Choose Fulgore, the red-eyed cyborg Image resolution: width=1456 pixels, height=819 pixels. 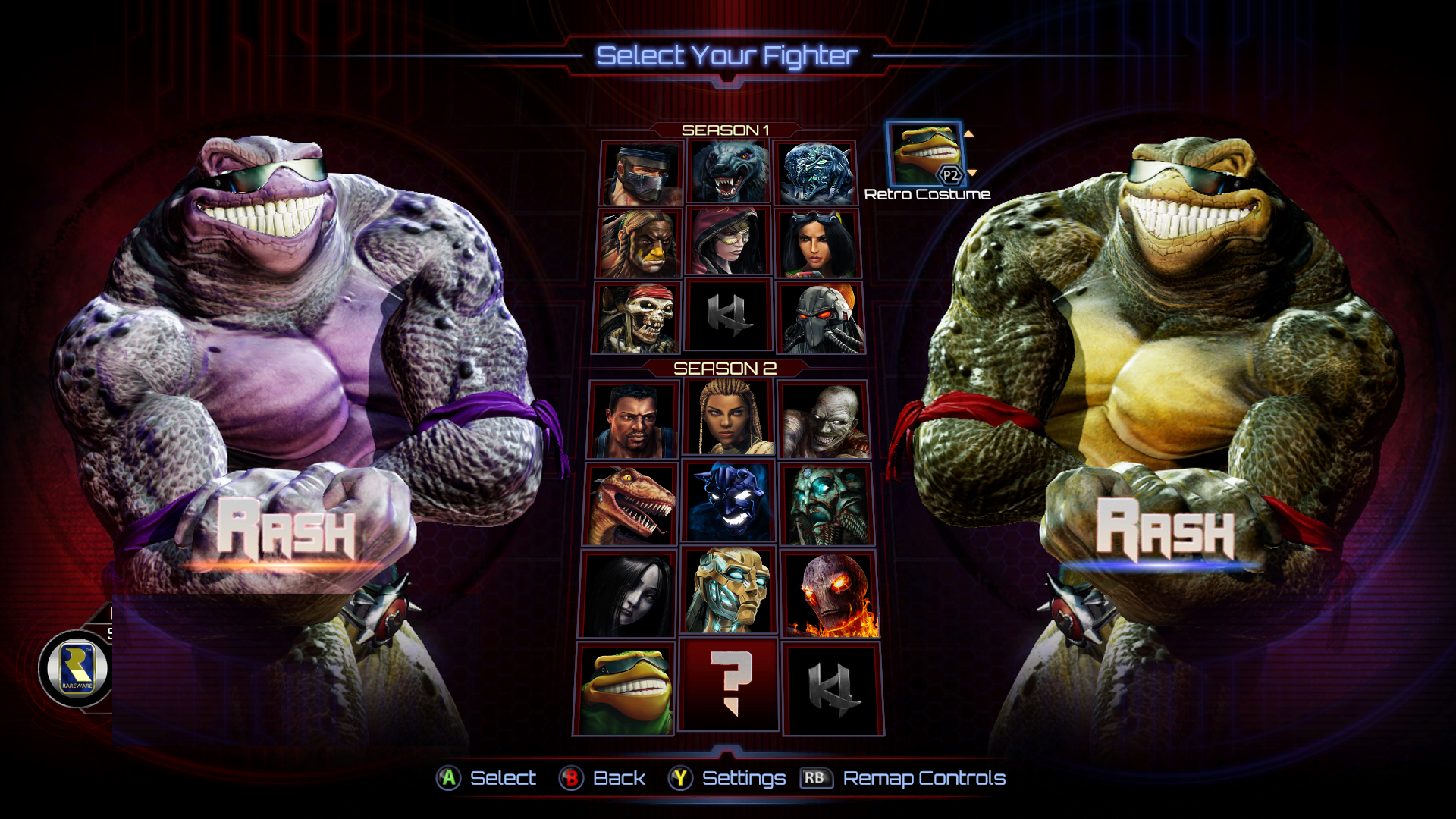pyautogui.click(x=821, y=318)
